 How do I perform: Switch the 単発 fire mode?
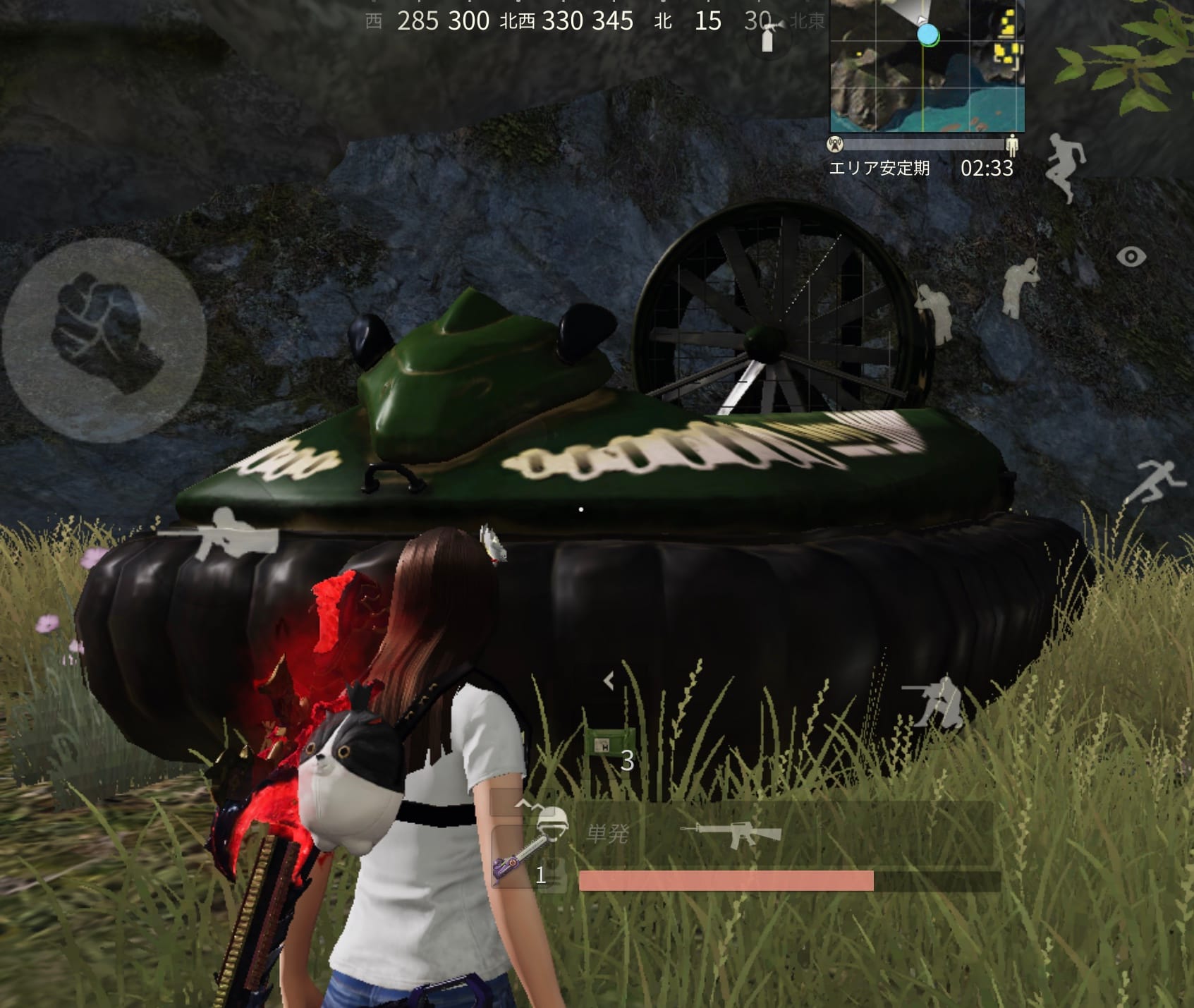point(607,834)
